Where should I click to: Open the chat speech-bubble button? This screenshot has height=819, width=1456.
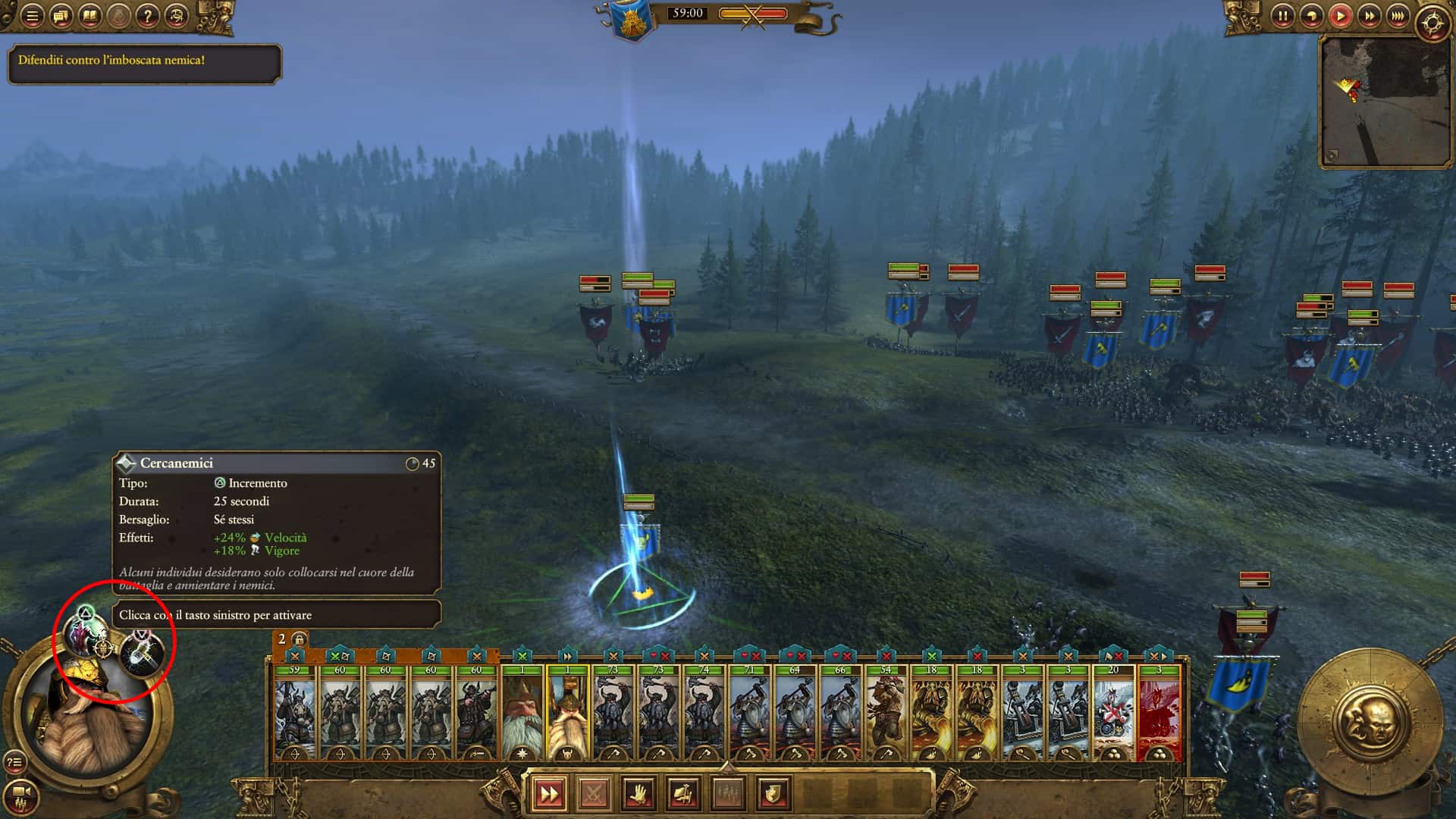(x=61, y=16)
